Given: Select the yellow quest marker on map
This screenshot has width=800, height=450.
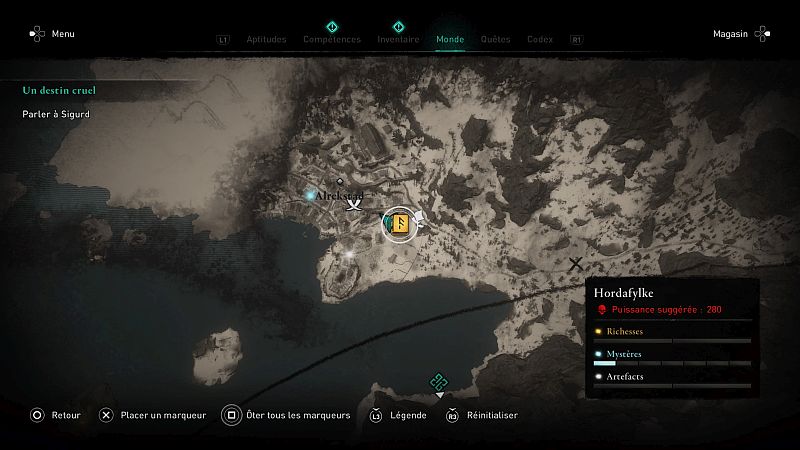Looking at the screenshot, I should click(x=399, y=224).
